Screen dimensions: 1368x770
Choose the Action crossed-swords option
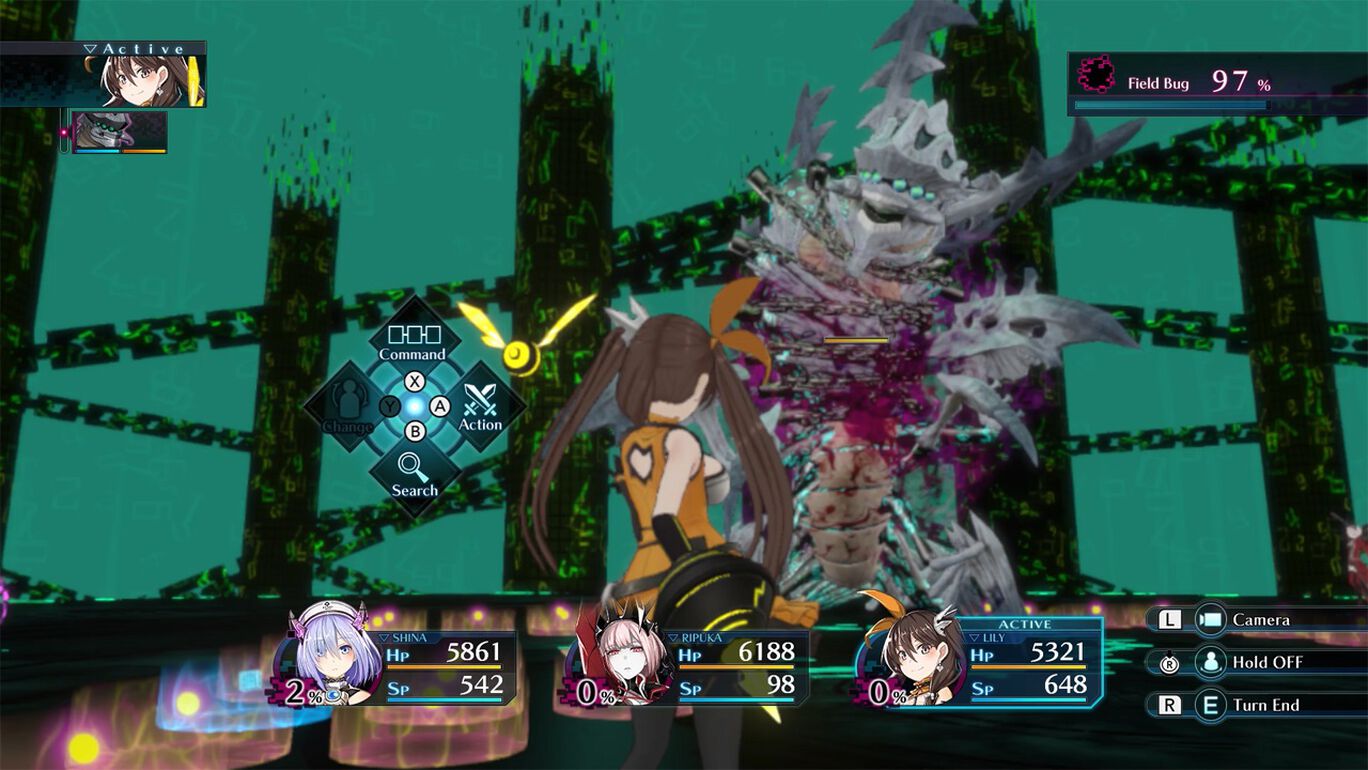(480, 407)
